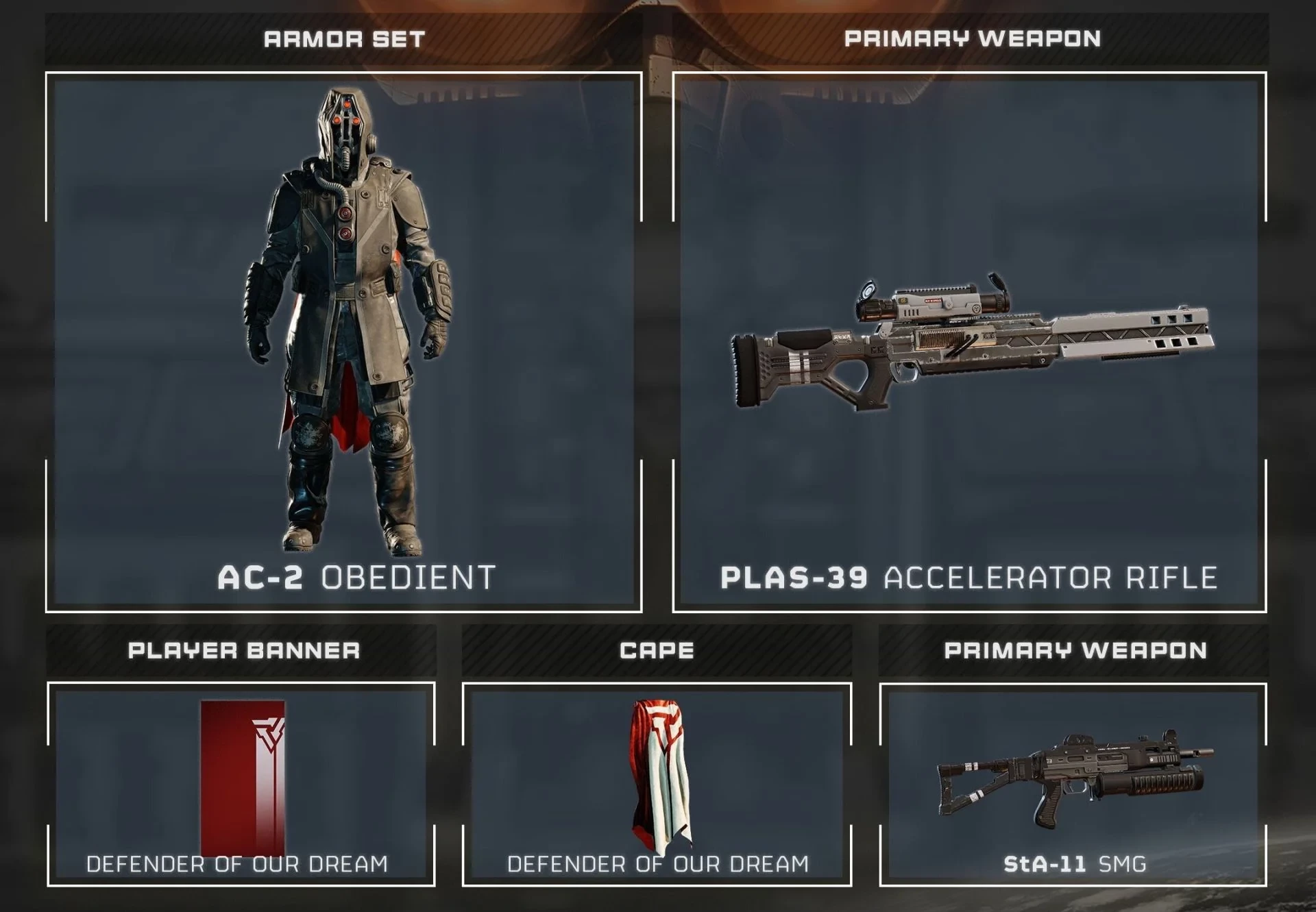Select the AC-2 Obedient armor set card
The width and height of the screenshot is (1316, 912).
(343, 342)
